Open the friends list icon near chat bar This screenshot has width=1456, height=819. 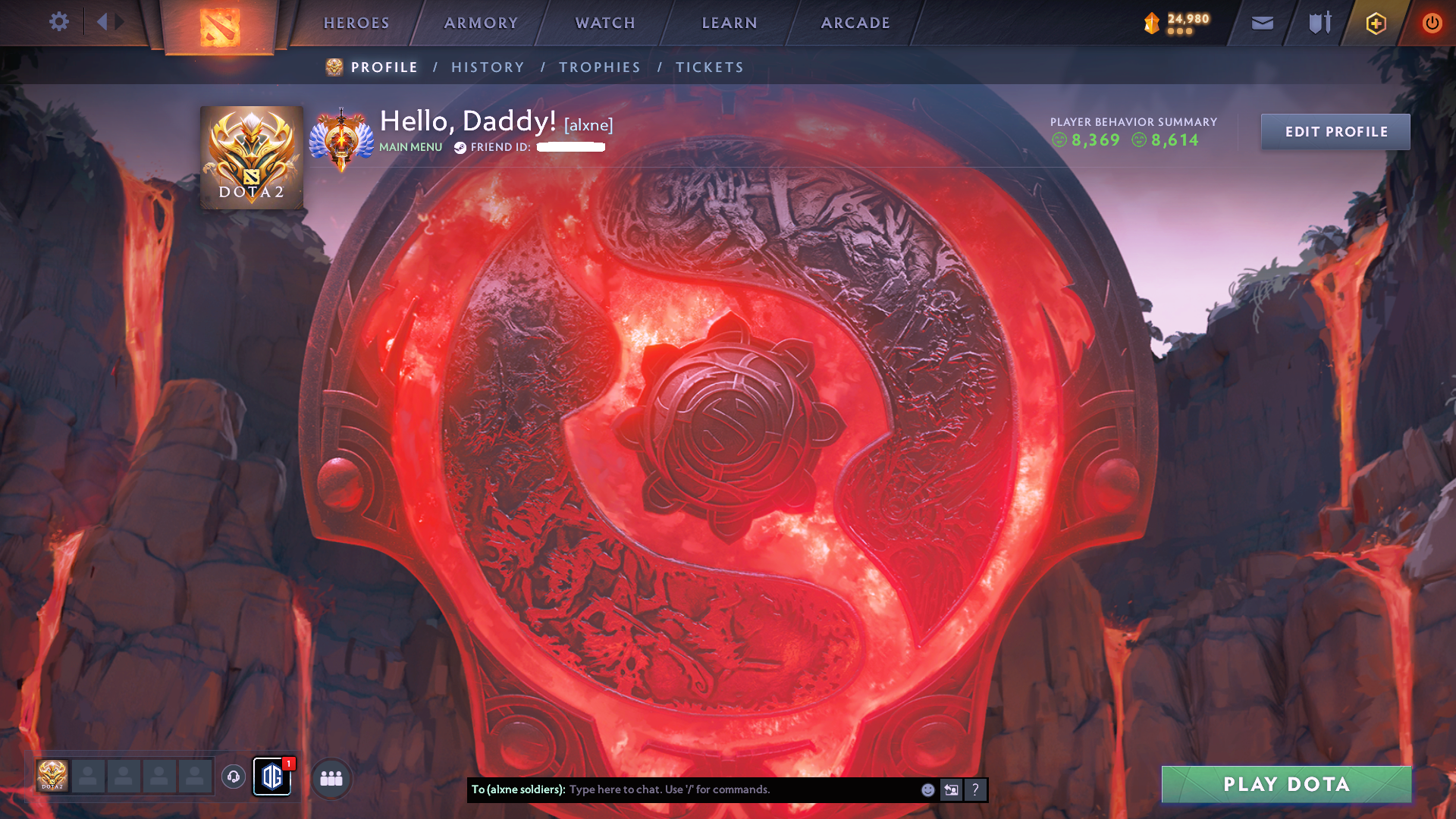coord(330,777)
